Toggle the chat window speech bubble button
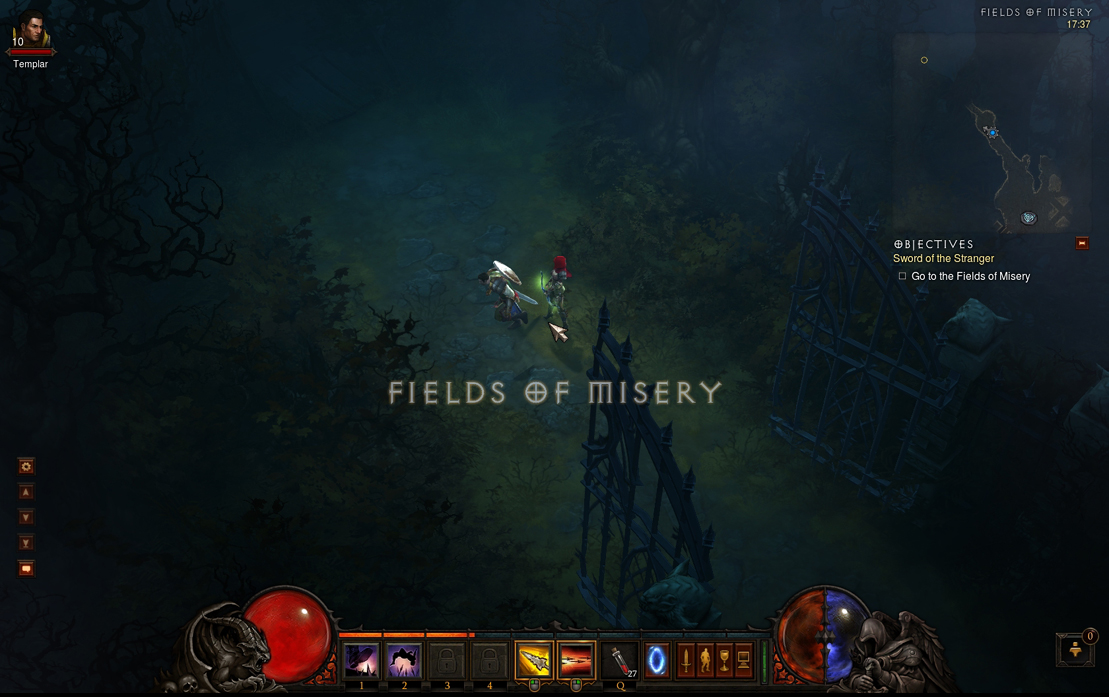Screen dimensions: 1109x697 click(27, 568)
